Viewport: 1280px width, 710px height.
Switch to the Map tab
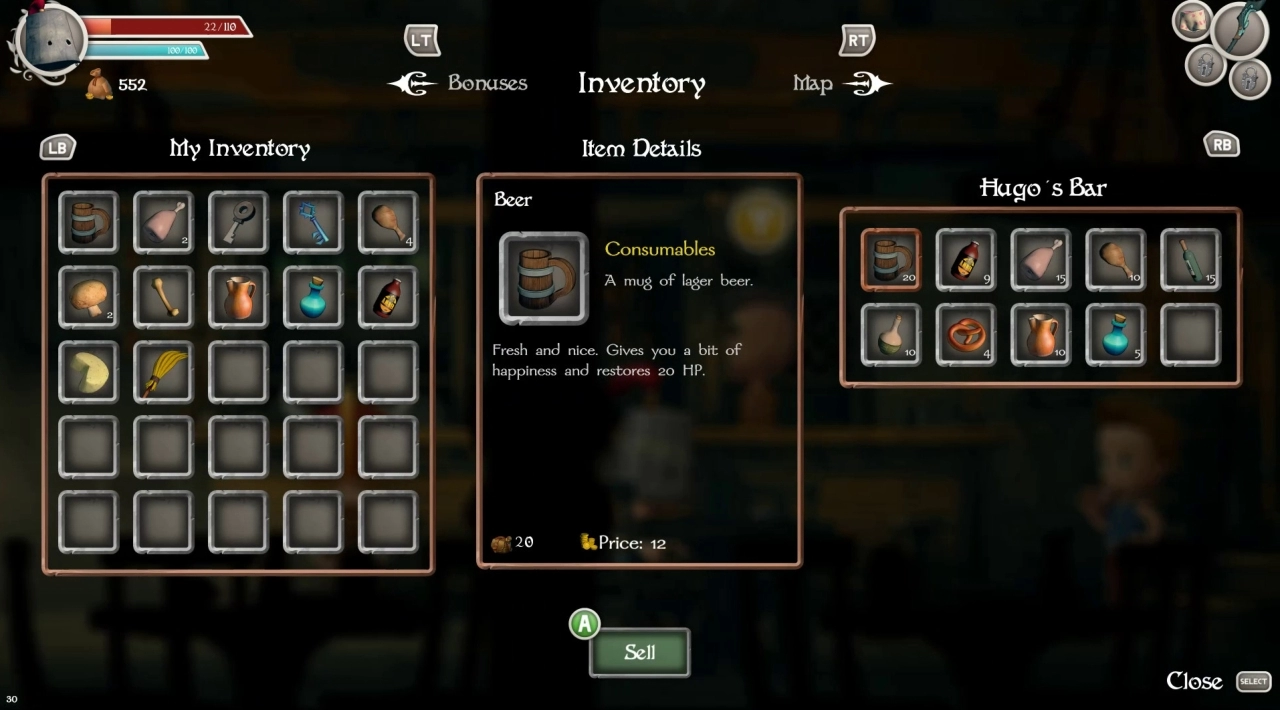point(813,84)
